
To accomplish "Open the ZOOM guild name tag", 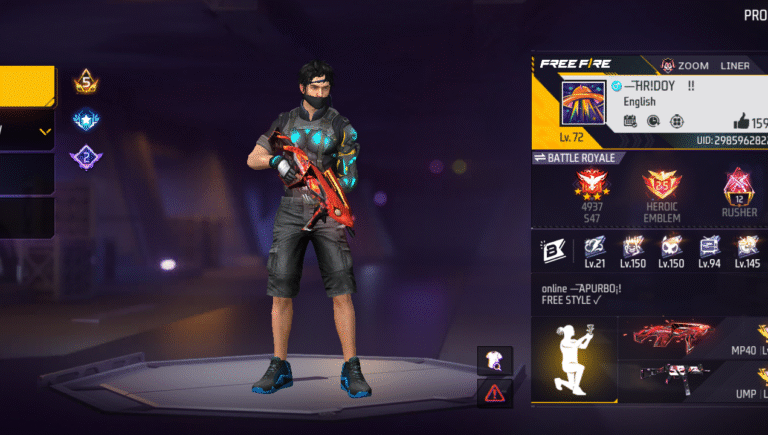I will [x=685, y=65].
